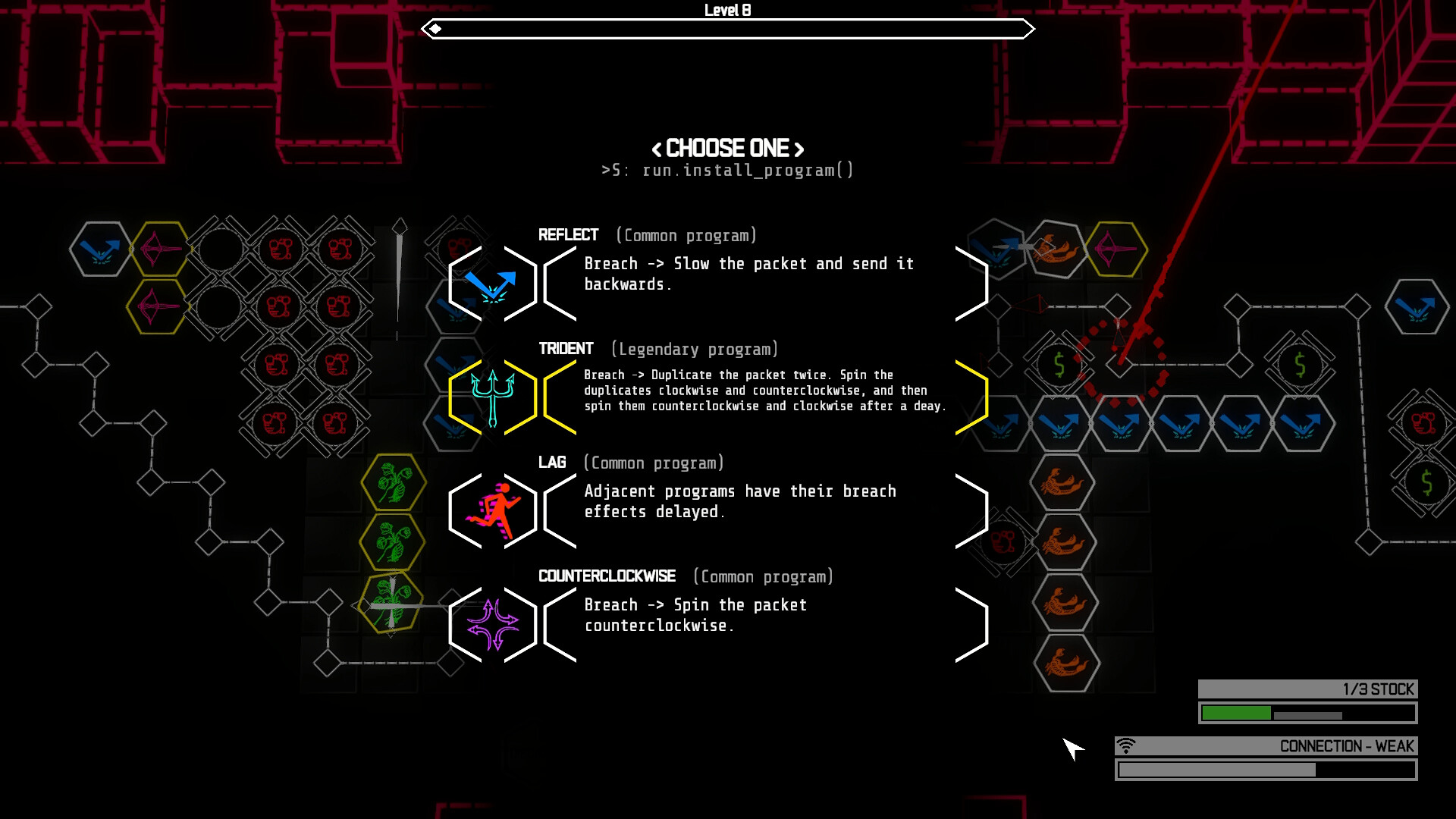
Task: Click a green rose hex tile
Action: click(393, 483)
